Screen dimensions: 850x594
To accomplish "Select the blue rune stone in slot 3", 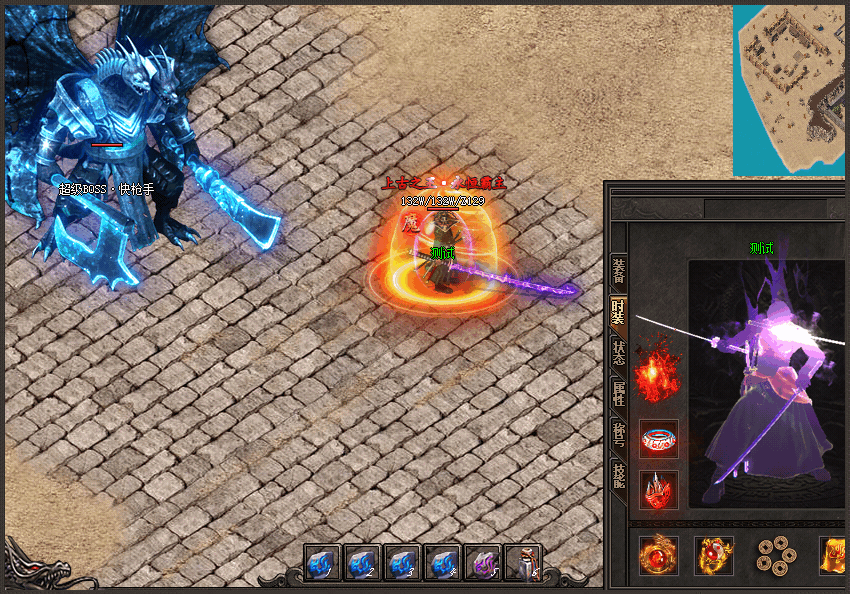I will click(x=402, y=563).
